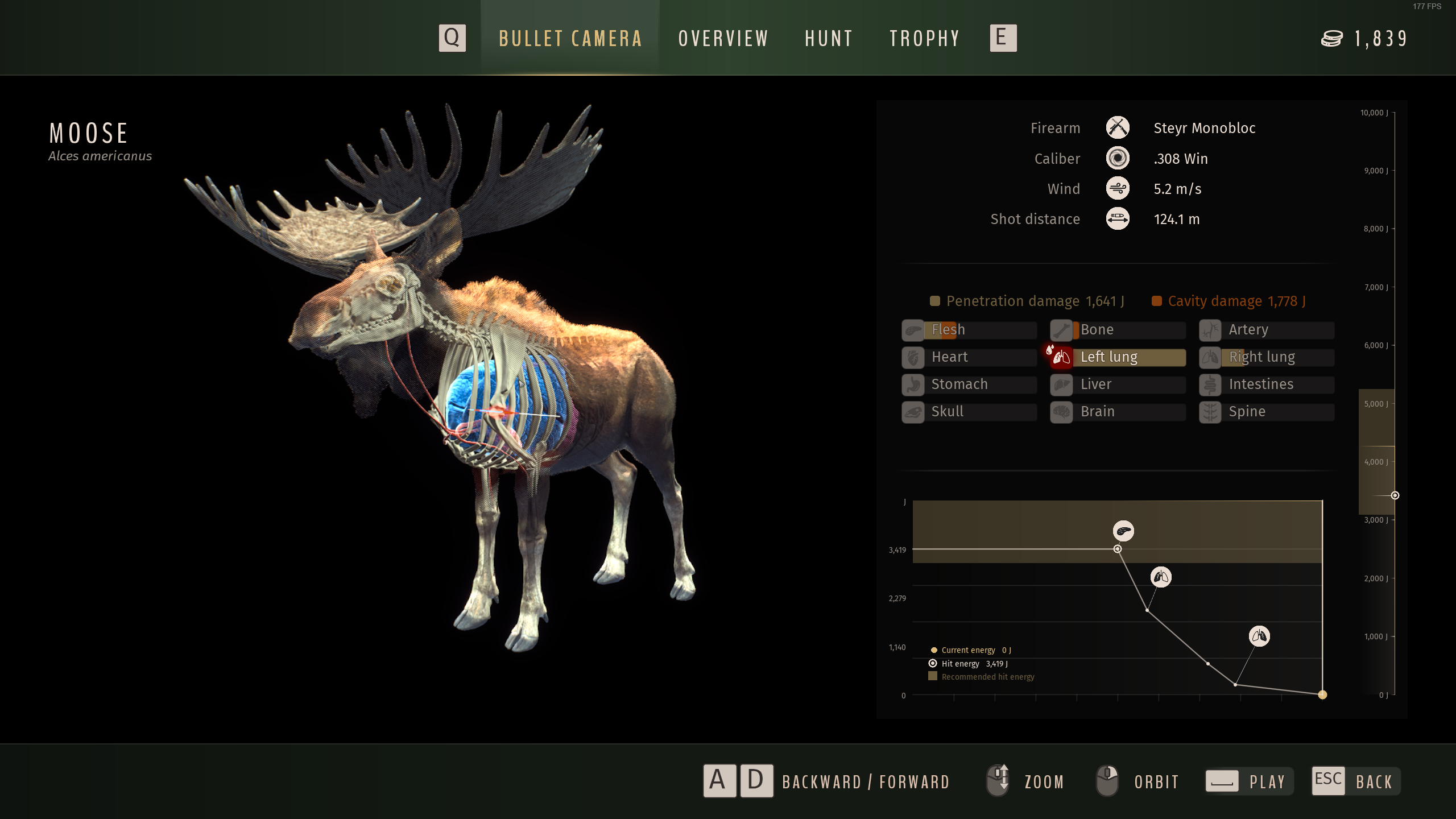Select the Hunt tab
Screen dimensions: 1456x819
coord(829,39)
